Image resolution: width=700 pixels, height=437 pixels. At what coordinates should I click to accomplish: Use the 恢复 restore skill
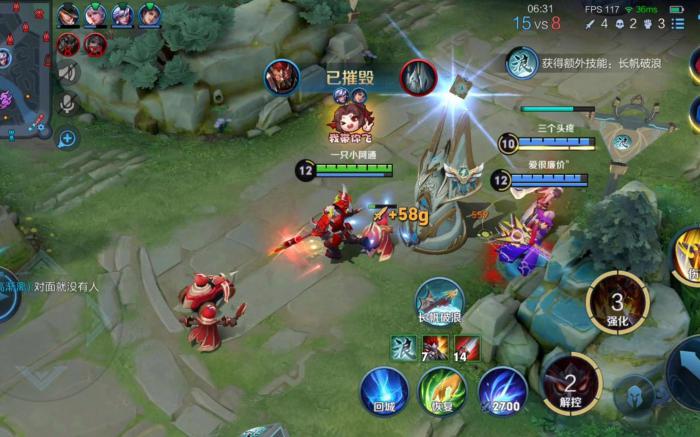[x=441, y=390]
